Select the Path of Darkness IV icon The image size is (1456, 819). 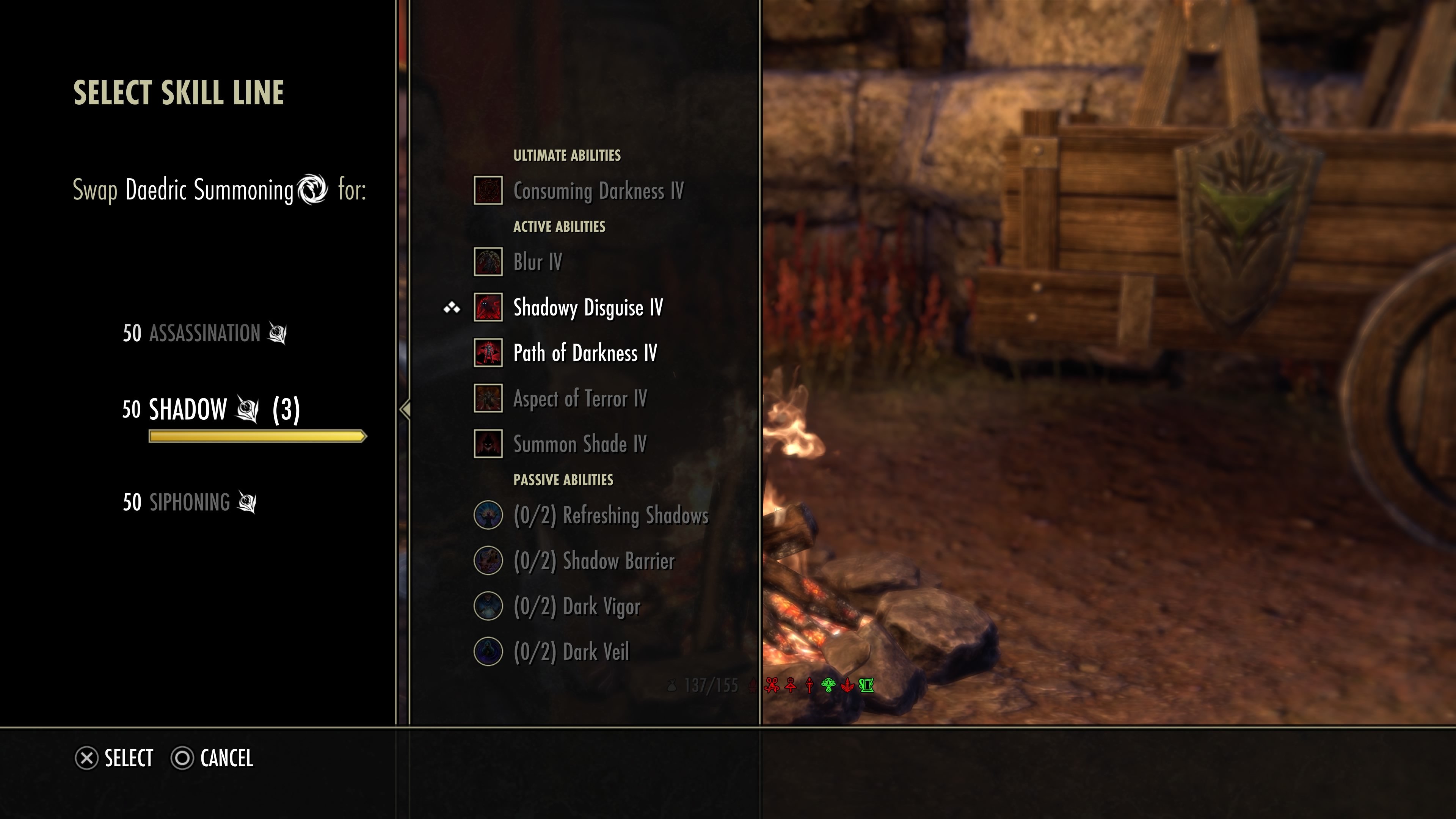488,353
